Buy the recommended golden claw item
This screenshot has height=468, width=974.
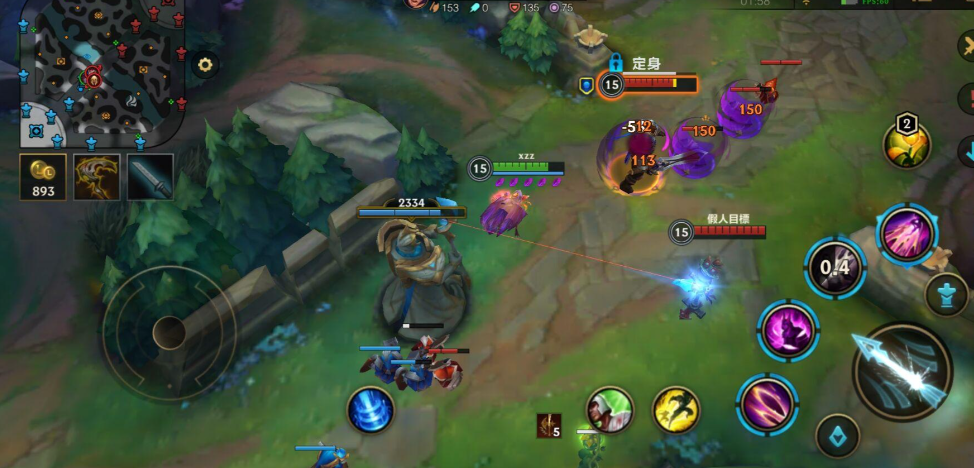point(97,177)
